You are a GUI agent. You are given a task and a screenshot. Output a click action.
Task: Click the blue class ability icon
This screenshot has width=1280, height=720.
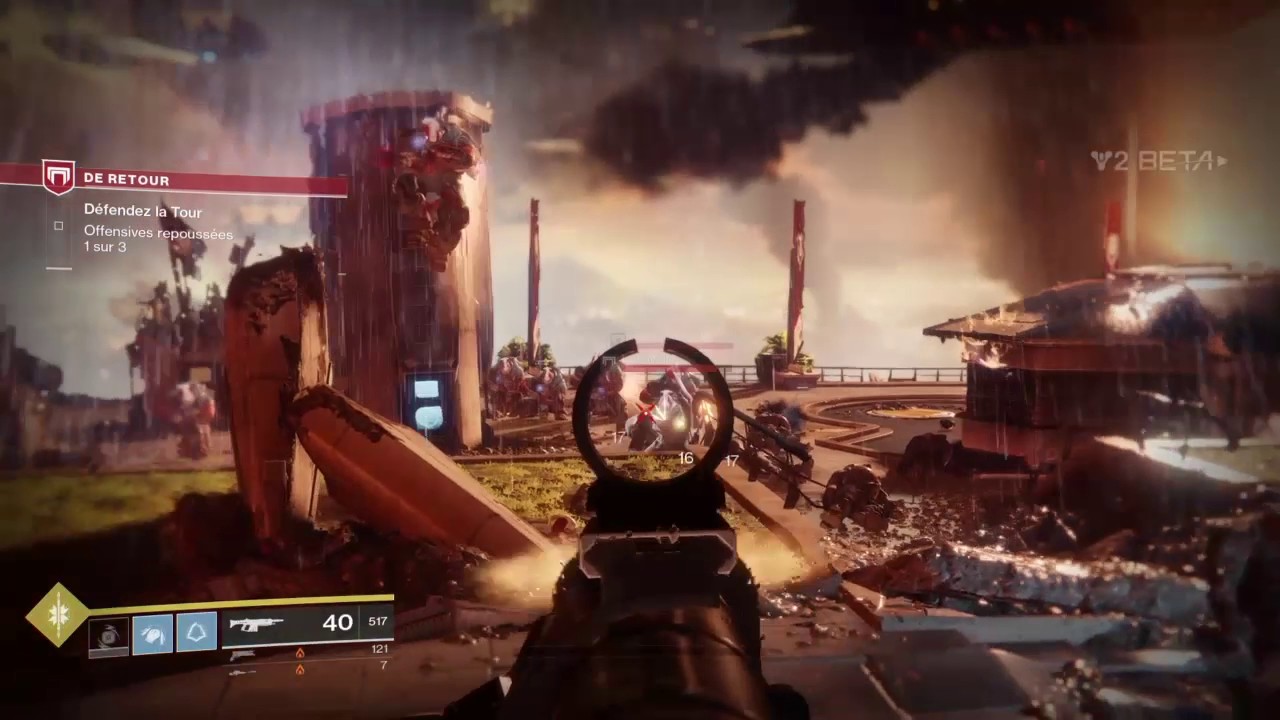click(197, 633)
